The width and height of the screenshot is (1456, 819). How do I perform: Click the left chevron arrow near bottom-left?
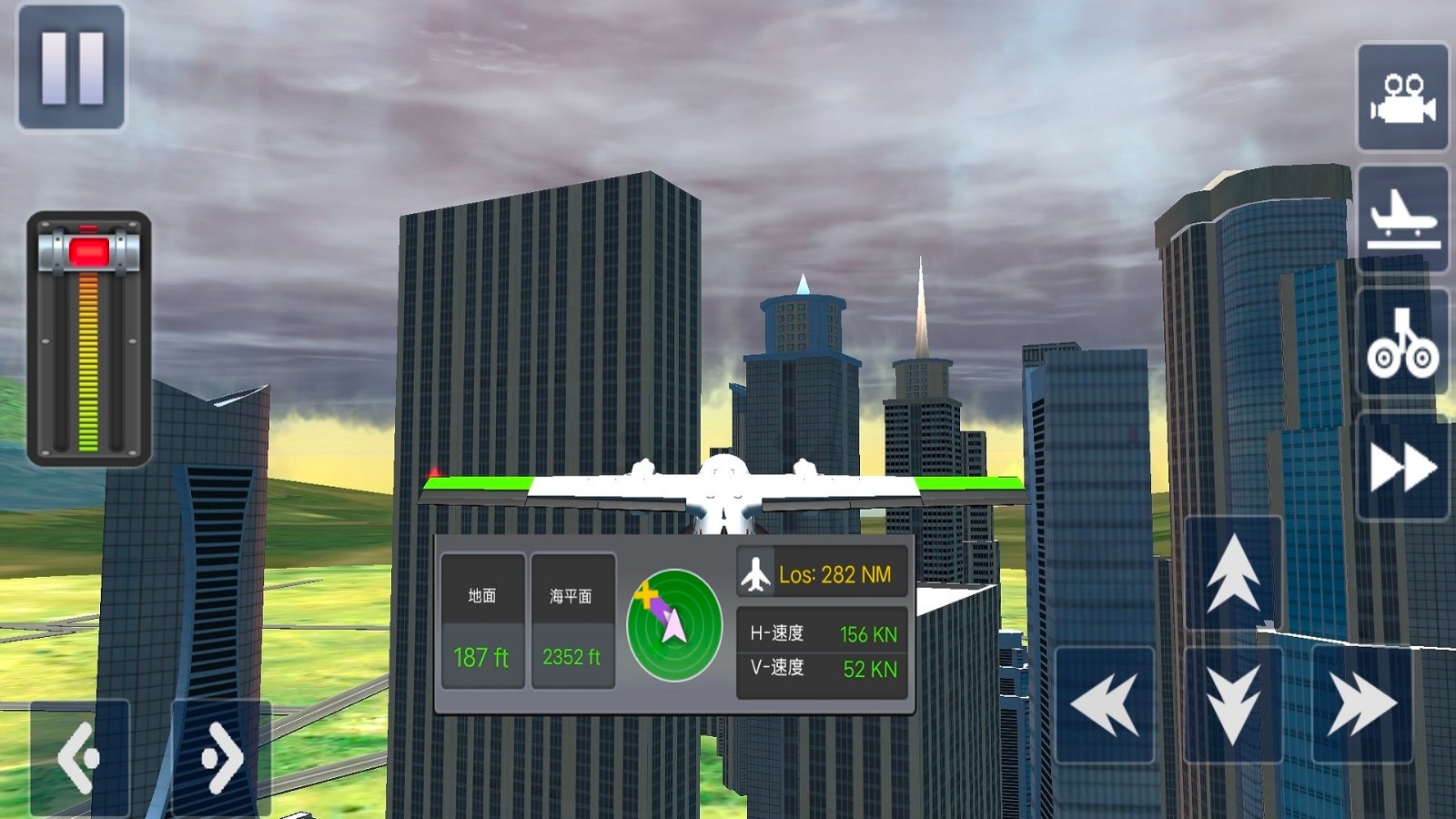[x=82, y=755]
